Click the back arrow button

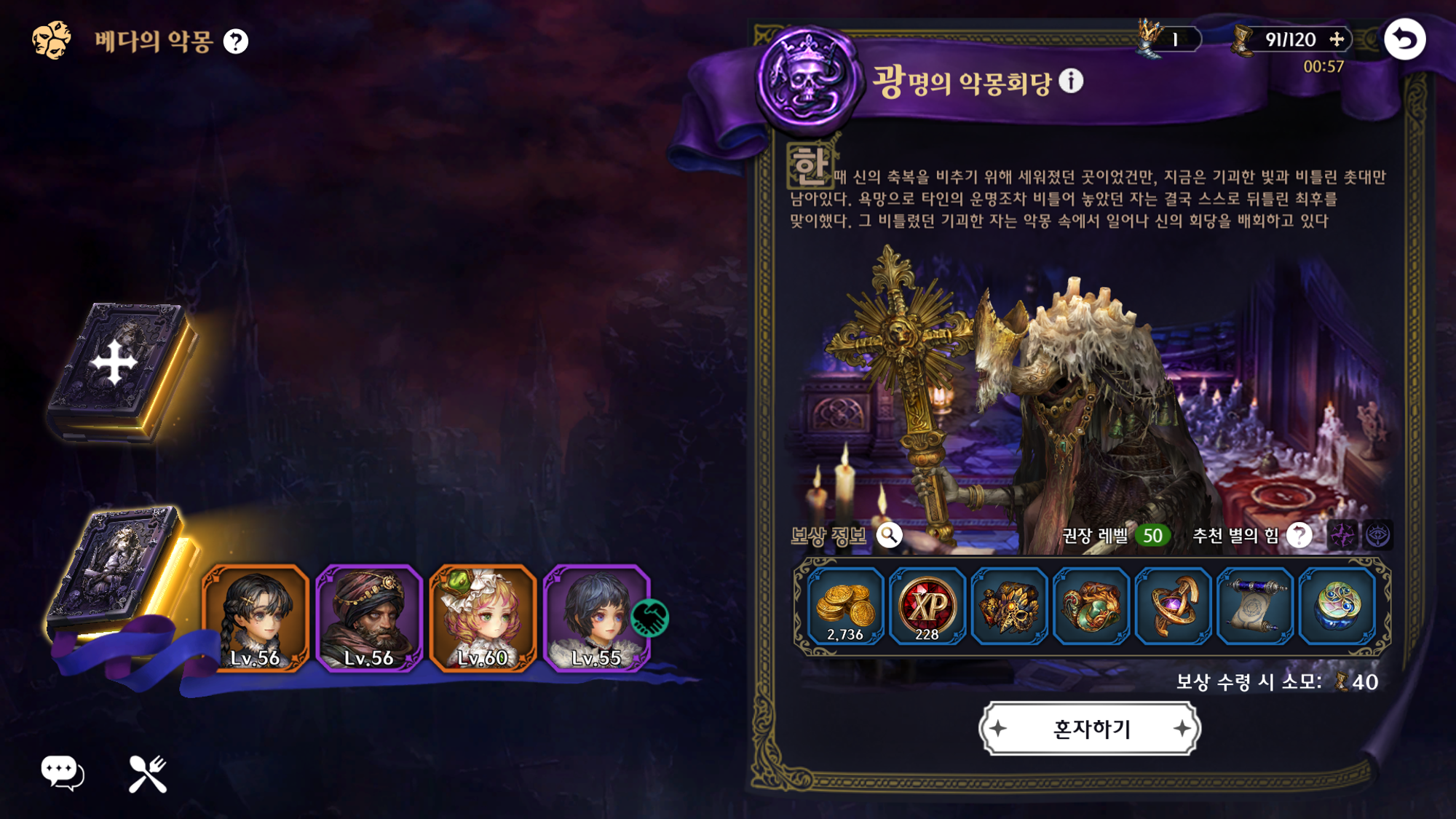click(1404, 39)
